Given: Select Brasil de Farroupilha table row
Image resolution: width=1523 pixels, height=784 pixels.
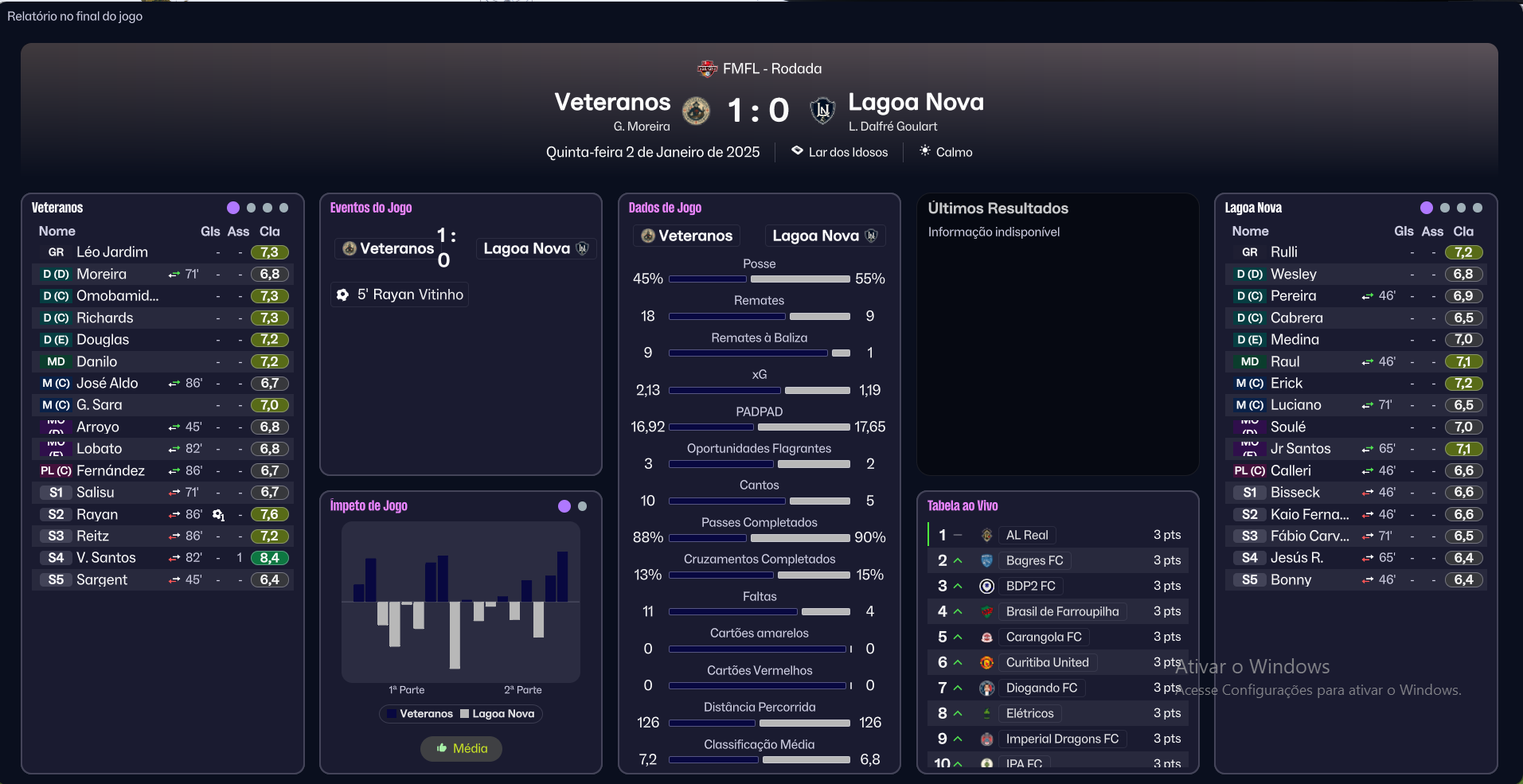Looking at the screenshot, I should pyautogui.click(x=1061, y=611).
